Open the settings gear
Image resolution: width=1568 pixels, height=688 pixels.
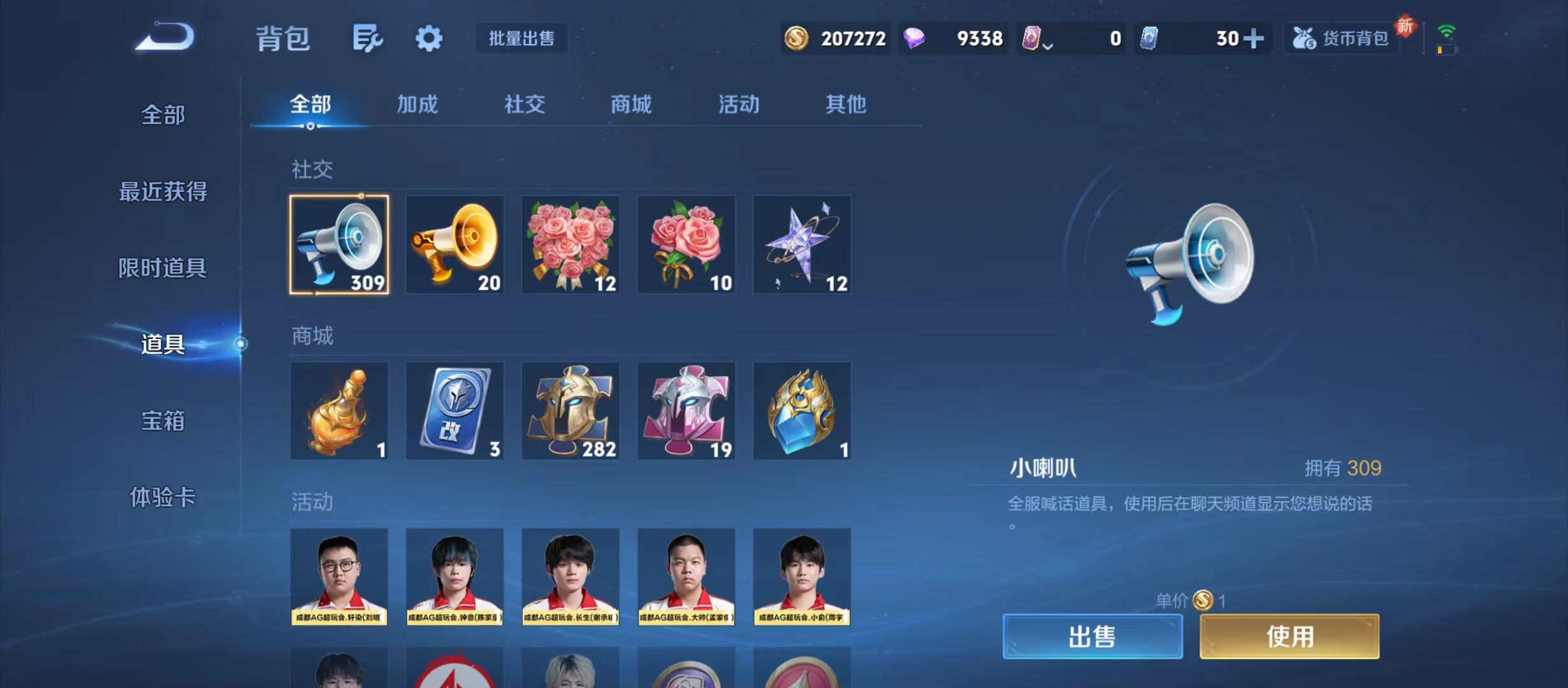(x=428, y=38)
